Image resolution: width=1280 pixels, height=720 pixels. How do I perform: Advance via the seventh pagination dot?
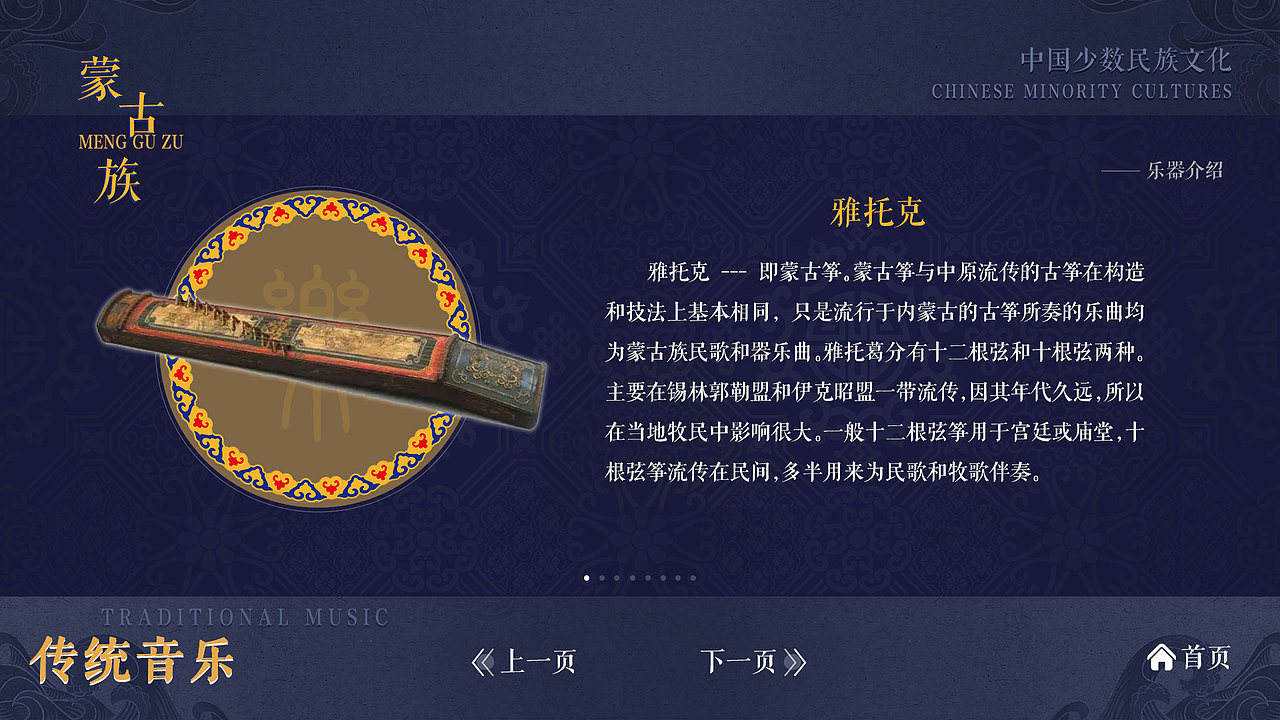(678, 578)
